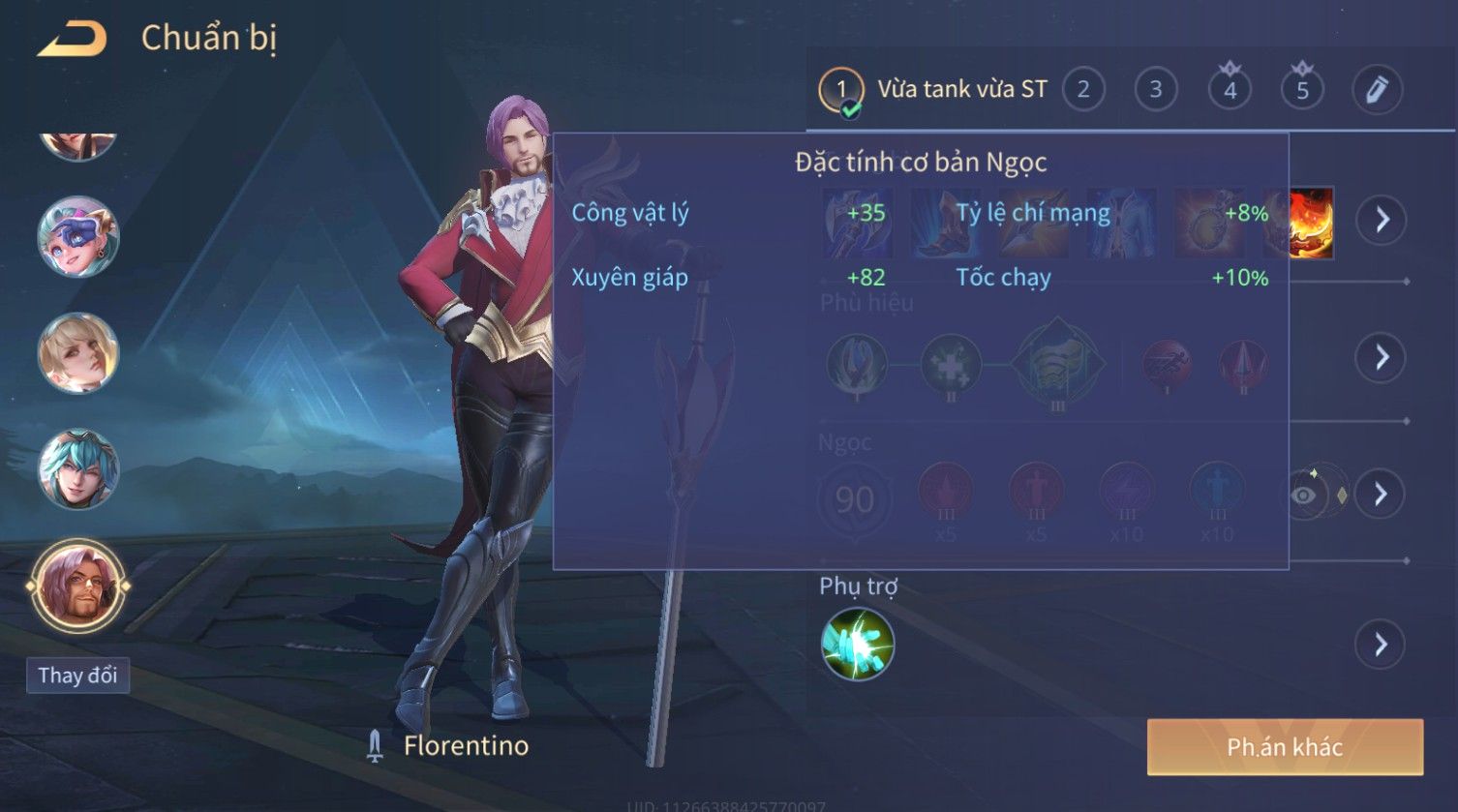This screenshot has height=812, width=1458.
Task: Go back using the return arrow
Action: 73,40
